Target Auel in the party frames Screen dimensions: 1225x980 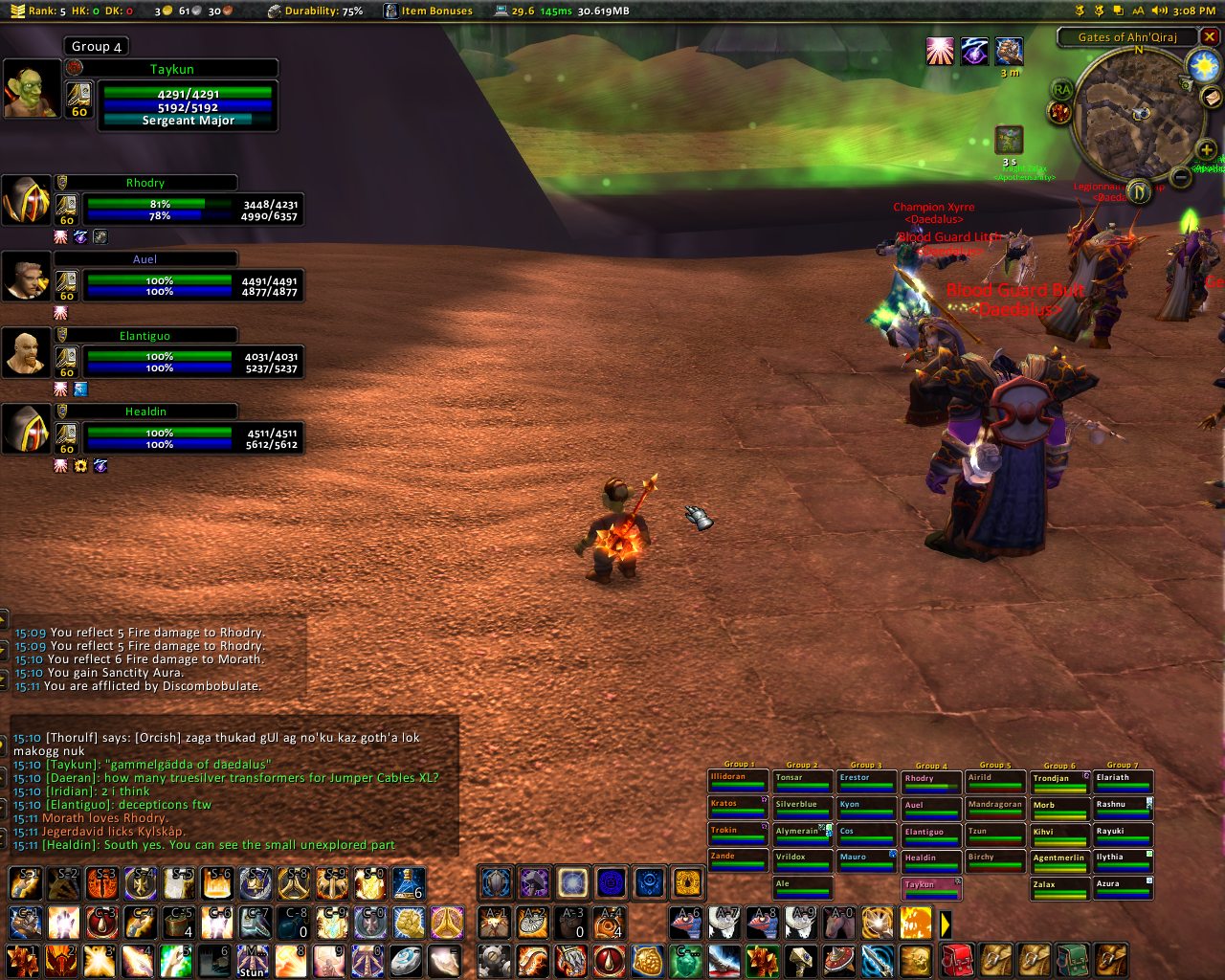(x=26, y=277)
